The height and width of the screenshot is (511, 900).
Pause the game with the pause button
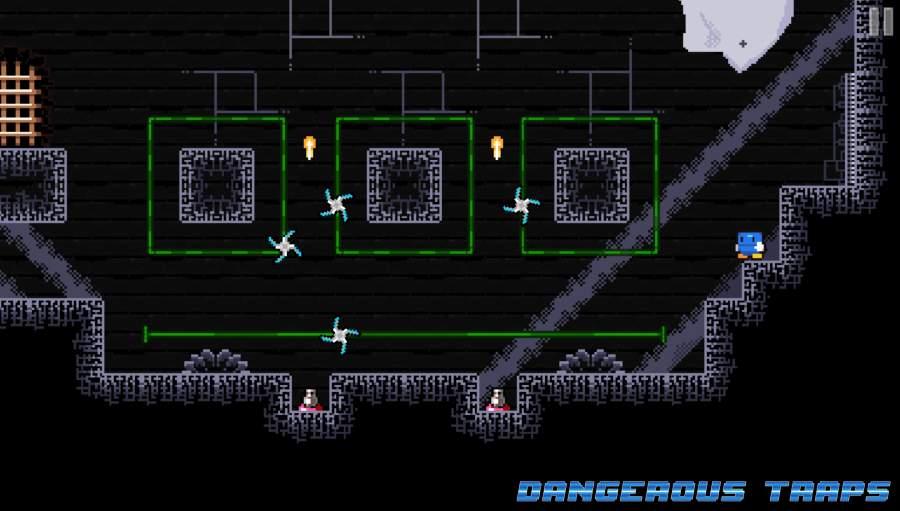[880, 21]
